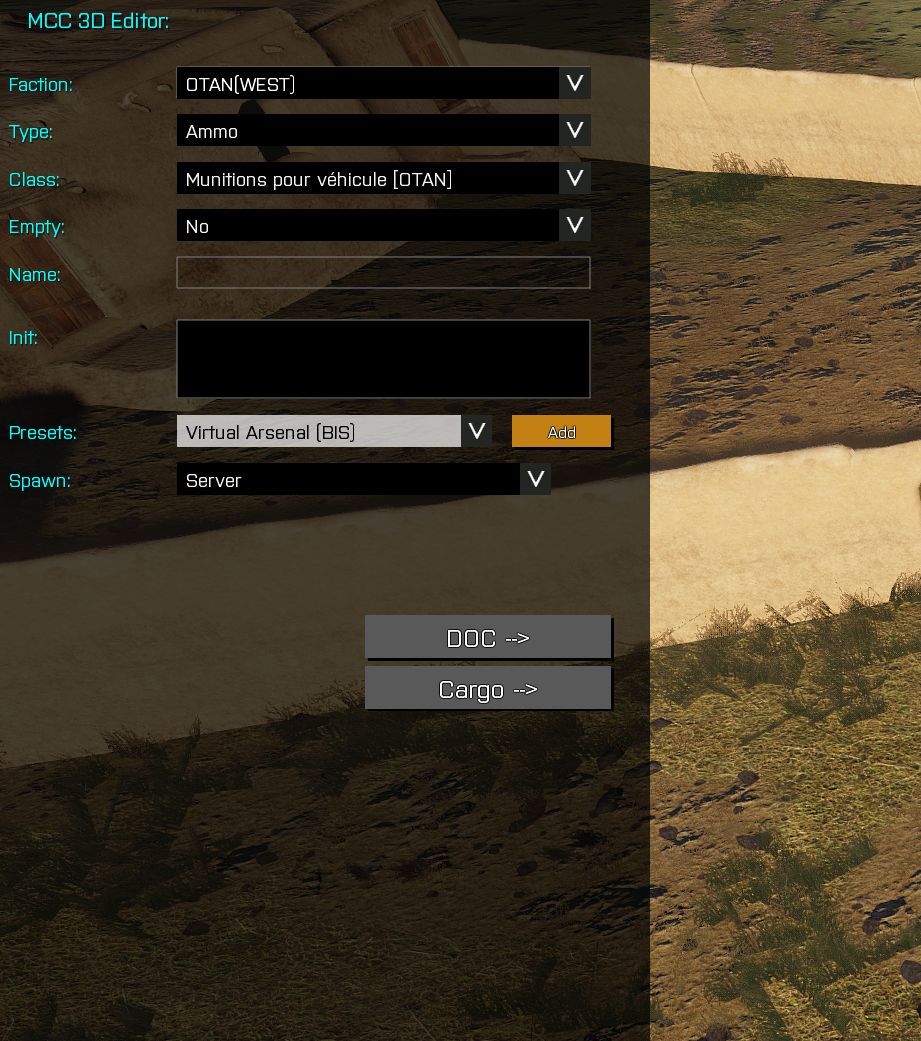Focus the Name text field
Screen dimensions: 921x1041
pyautogui.click(x=383, y=273)
